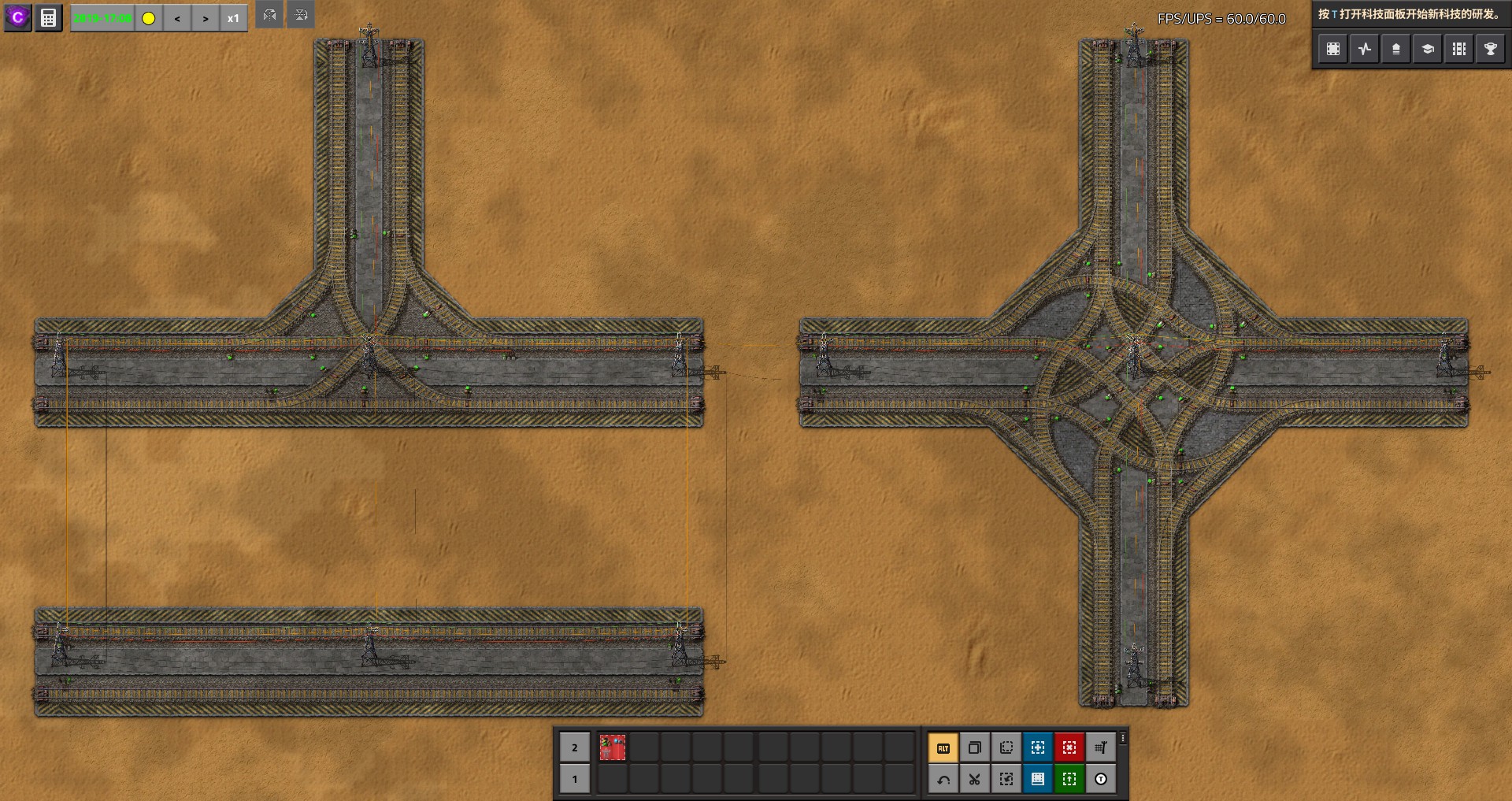Flip blueprint horizontally with mirror icon
The image size is (1512, 801).
[x=269, y=15]
